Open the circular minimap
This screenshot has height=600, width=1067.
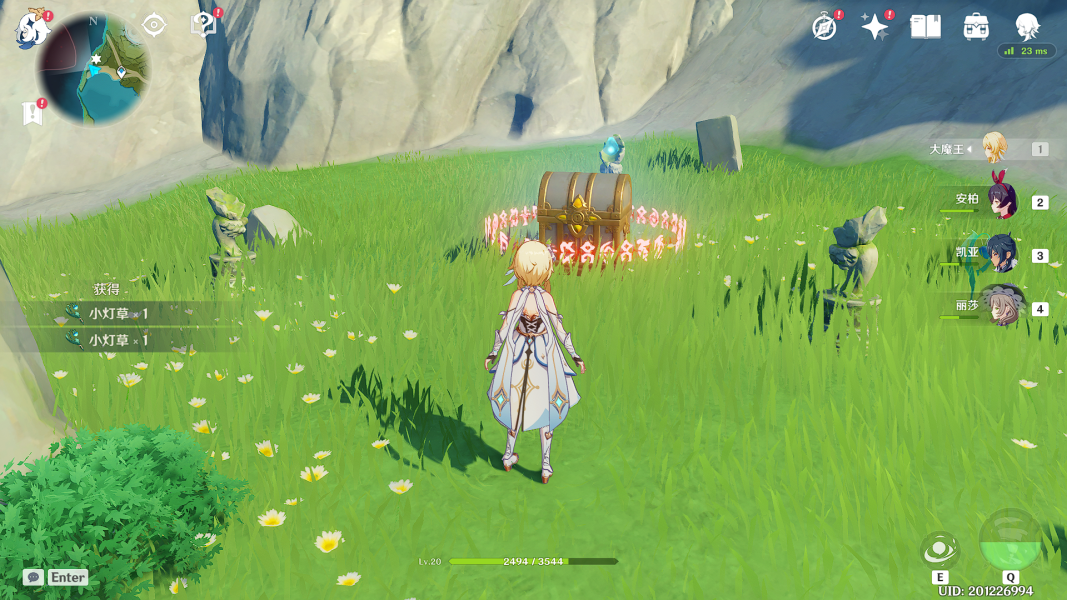tap(92, 68)
